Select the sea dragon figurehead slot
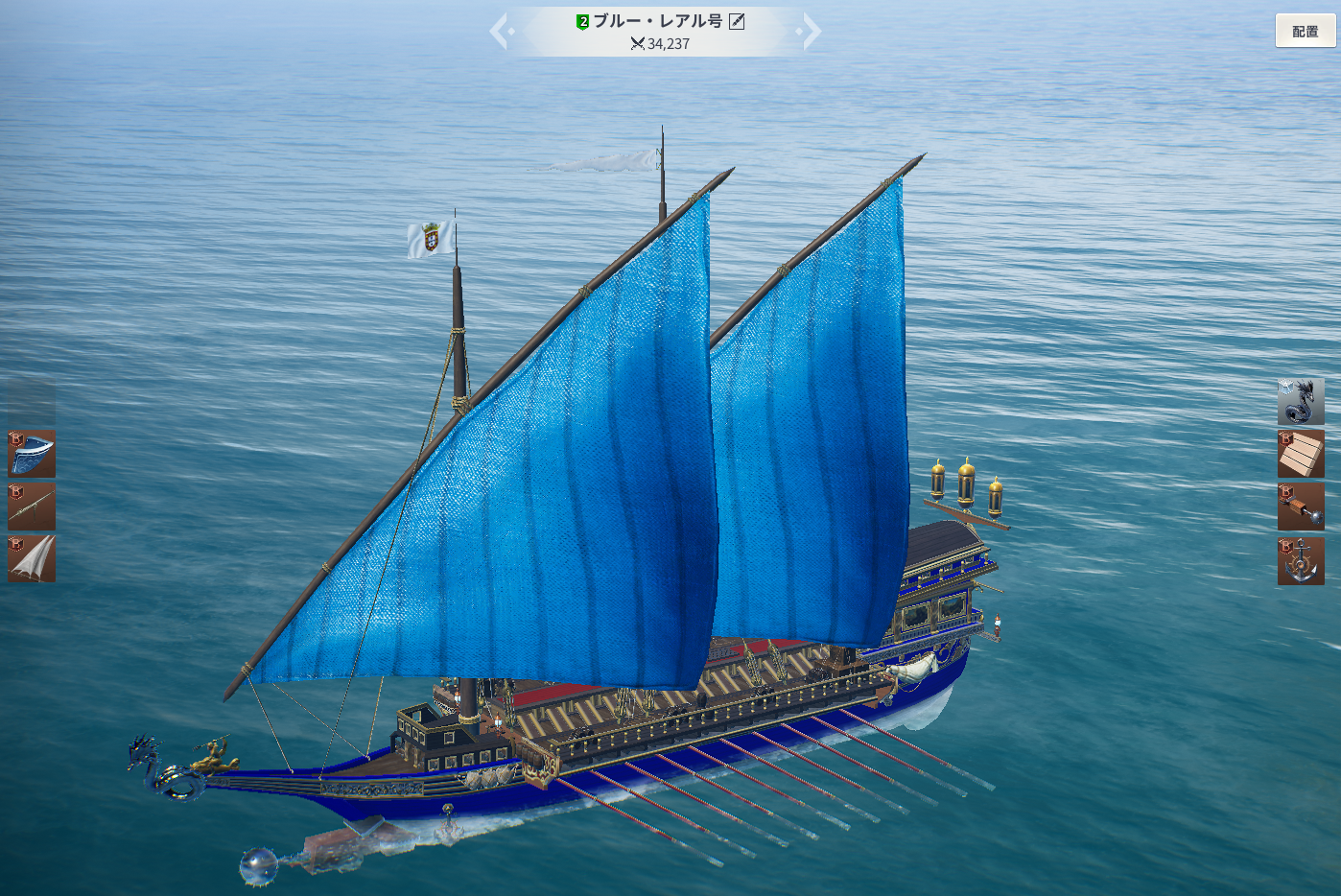This screenshot has width=1341, height=896. click(x=1301, y=401)
